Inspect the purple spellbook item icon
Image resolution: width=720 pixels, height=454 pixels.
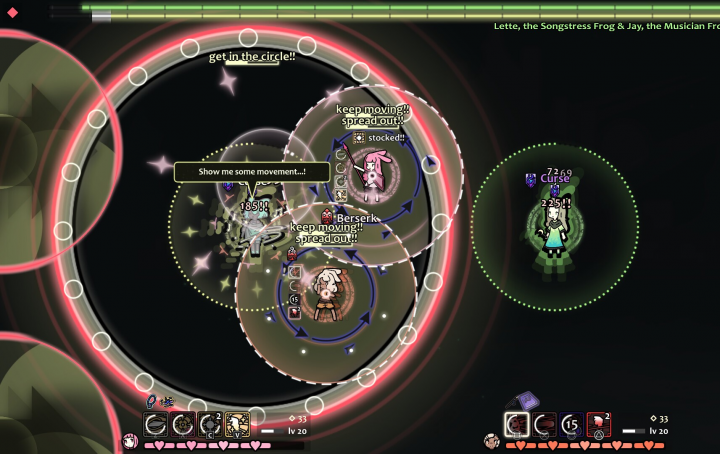[528, 401]
